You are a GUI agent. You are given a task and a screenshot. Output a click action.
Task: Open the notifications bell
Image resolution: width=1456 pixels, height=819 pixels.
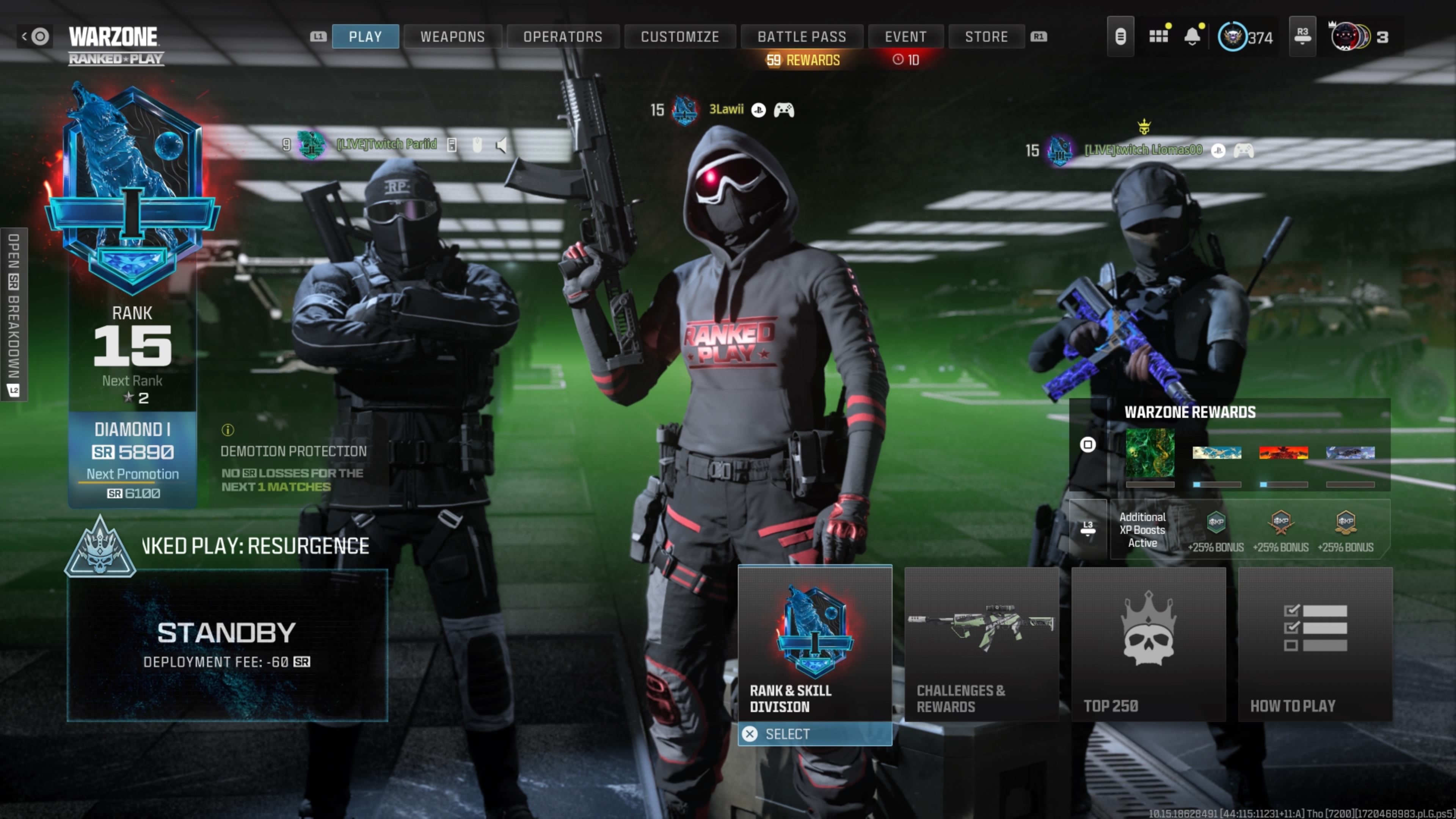click(x=1192, y=37)
